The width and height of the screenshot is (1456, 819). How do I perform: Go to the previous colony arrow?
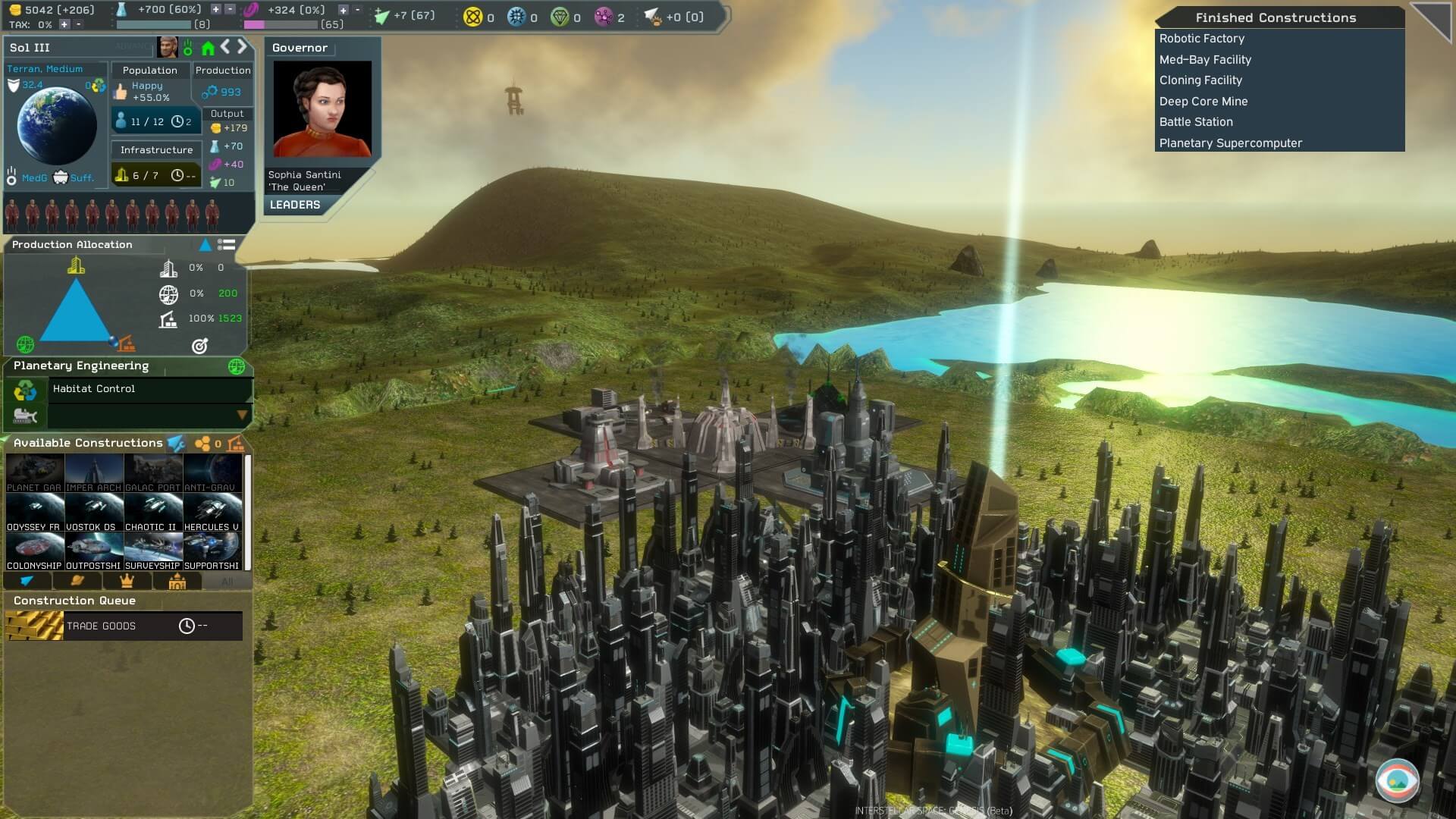coord(225,47)
